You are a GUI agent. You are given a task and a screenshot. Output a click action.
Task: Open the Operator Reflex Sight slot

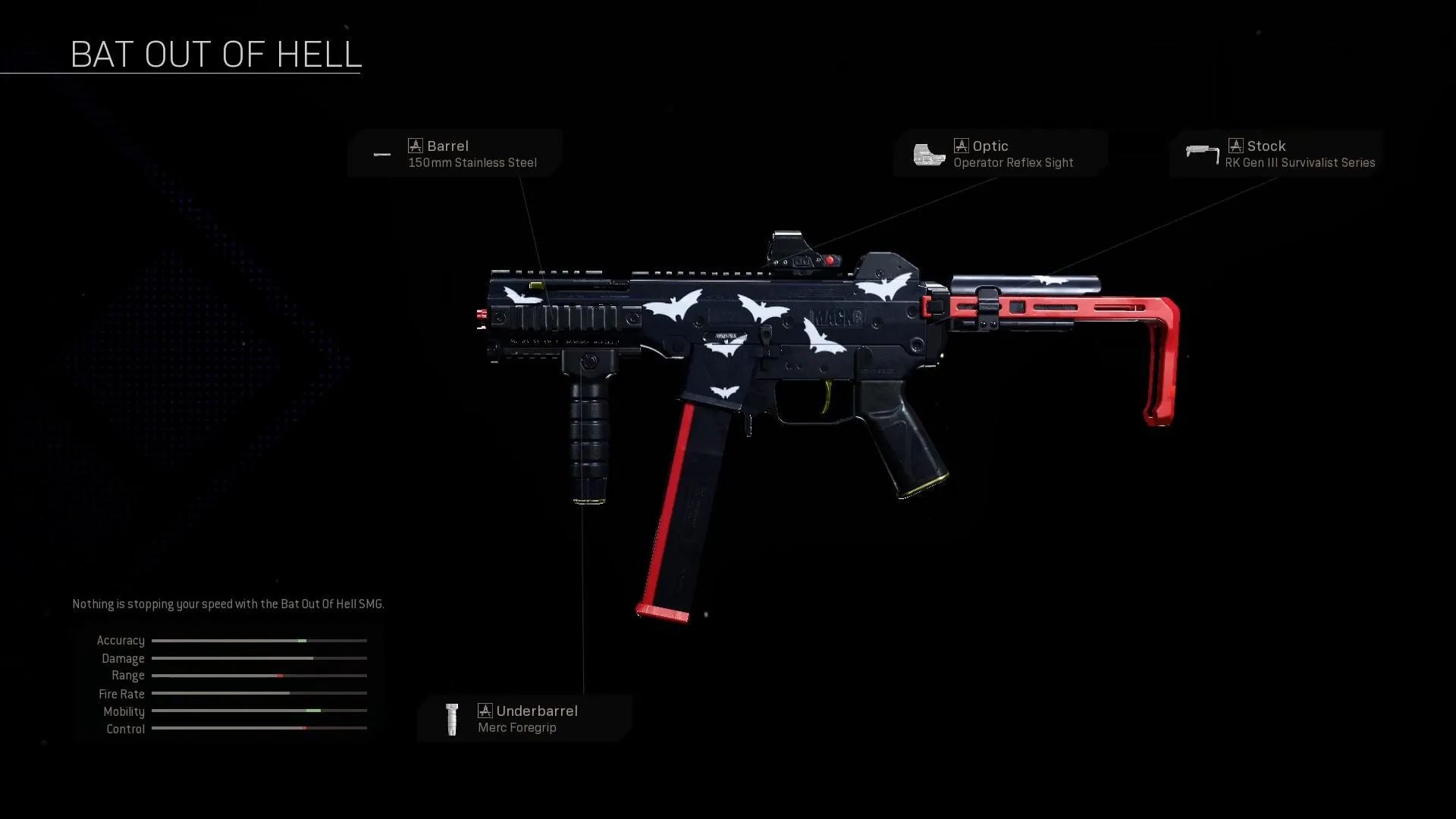1012,162
